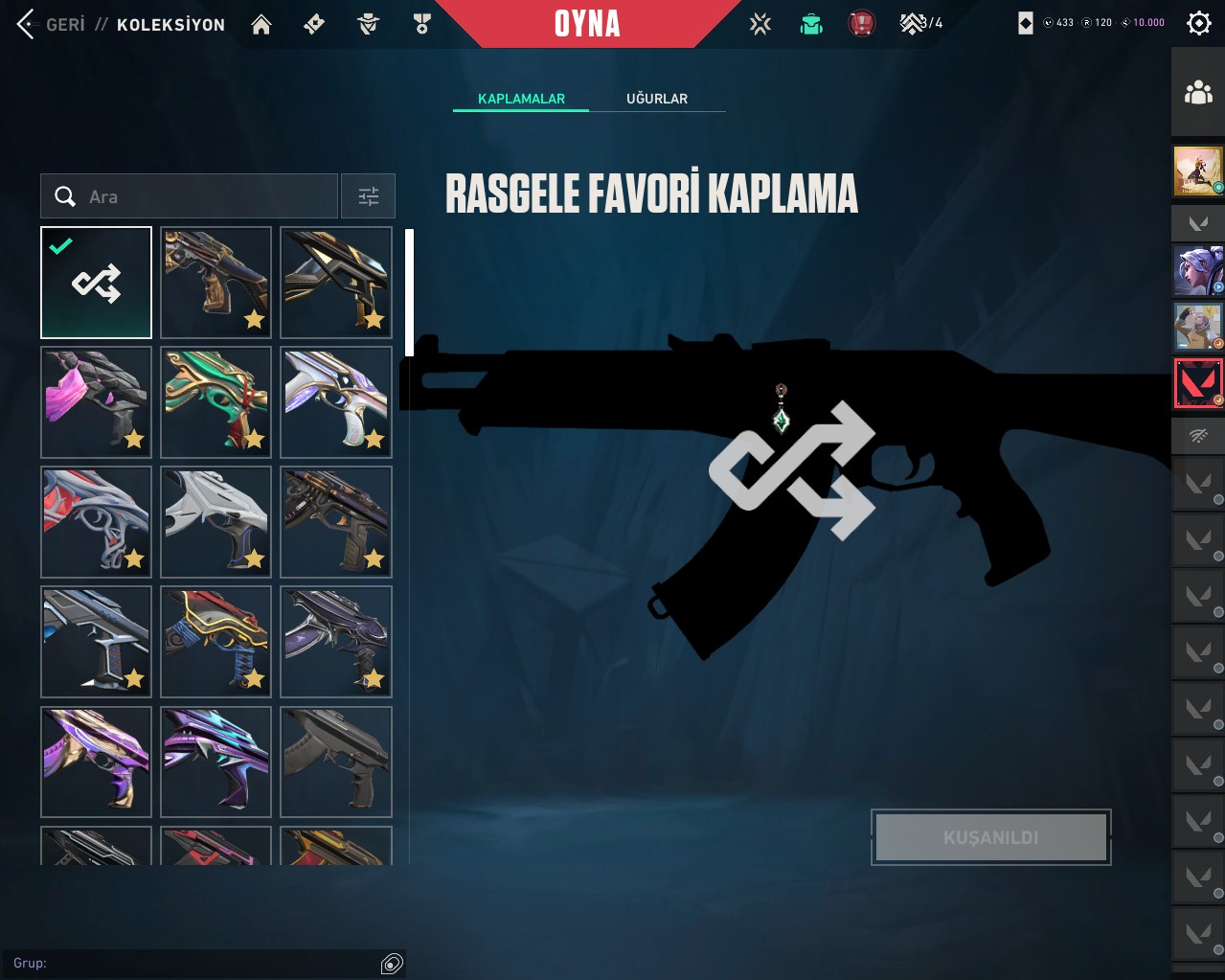Open the red Valorant logo player card

(1198, 383)
